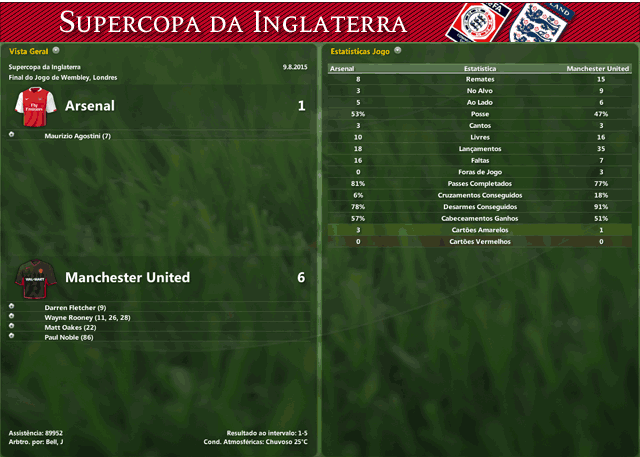Viewport: 640px width, 457px height.
Task: Click the Arsenal column header in stats
Action: tap(341, 69)
